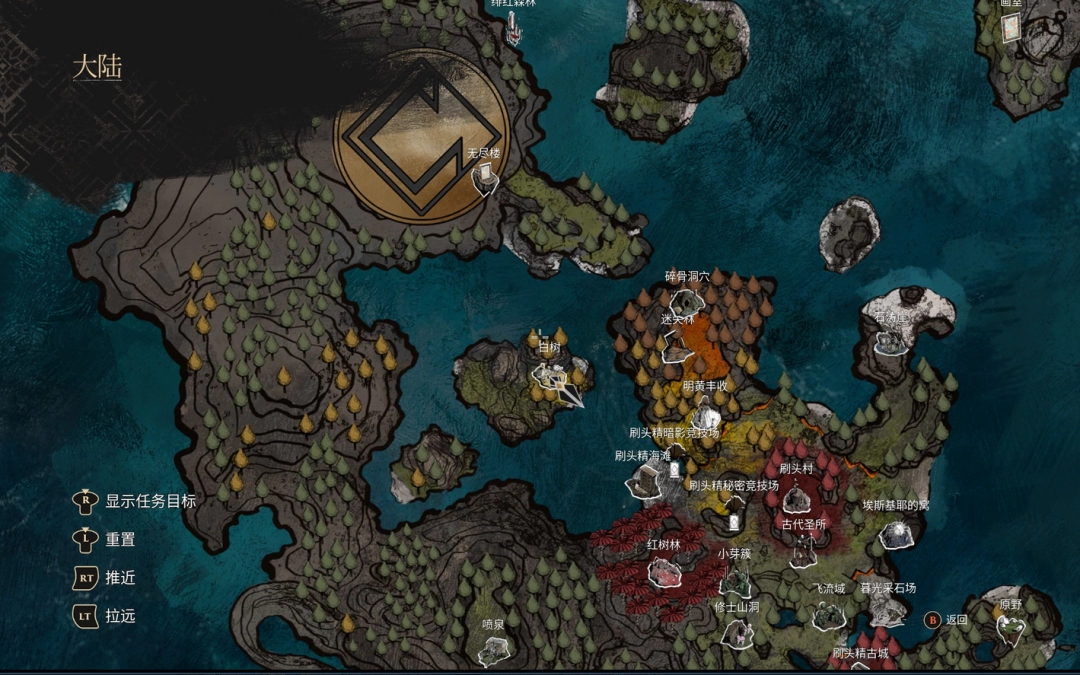Select the 无尽楼 map marker
This screenshot has width=1080, height=675.
[485, 178]
